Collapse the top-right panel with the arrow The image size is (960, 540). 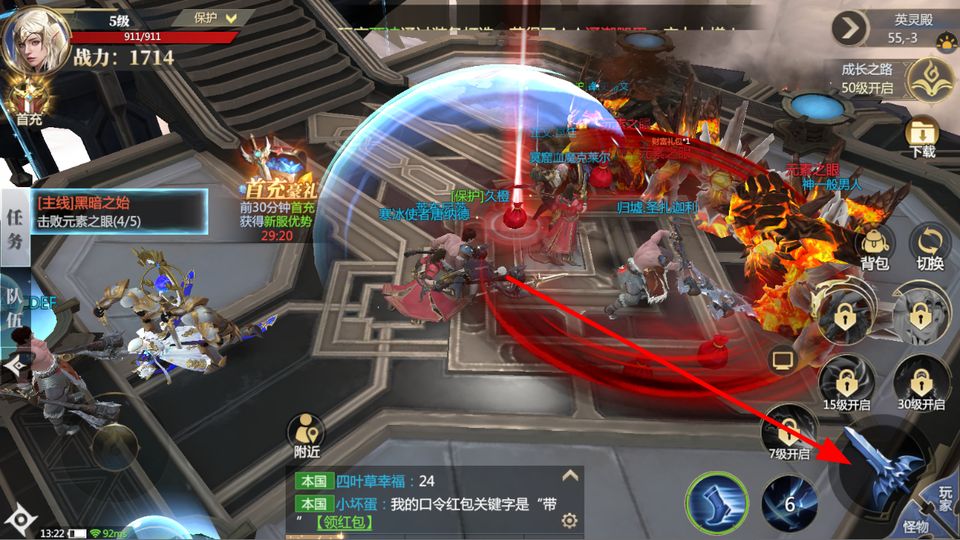pyautogui.click(x=849, y=28)
